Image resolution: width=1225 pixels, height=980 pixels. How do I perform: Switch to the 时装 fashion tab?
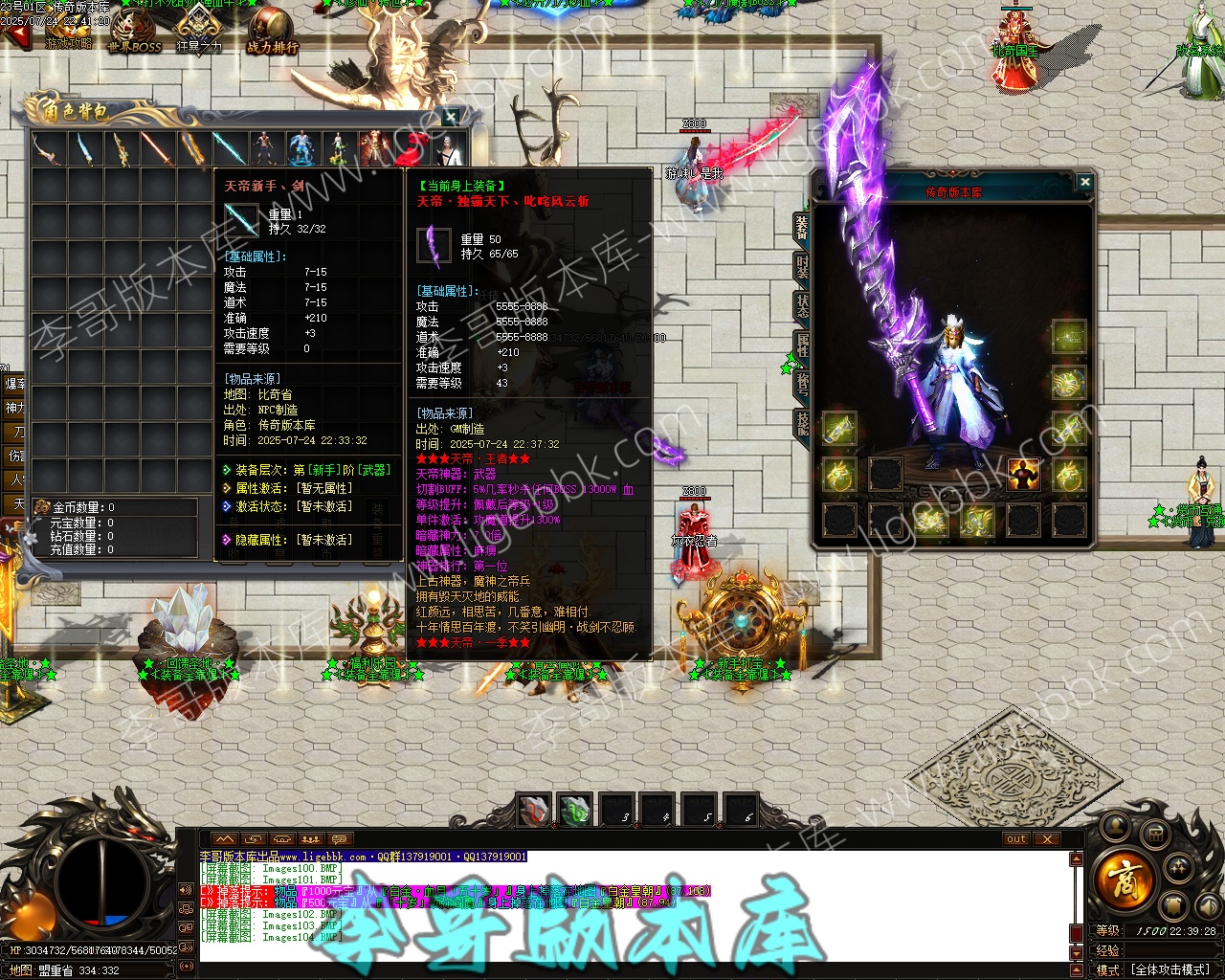coord(802,267)
